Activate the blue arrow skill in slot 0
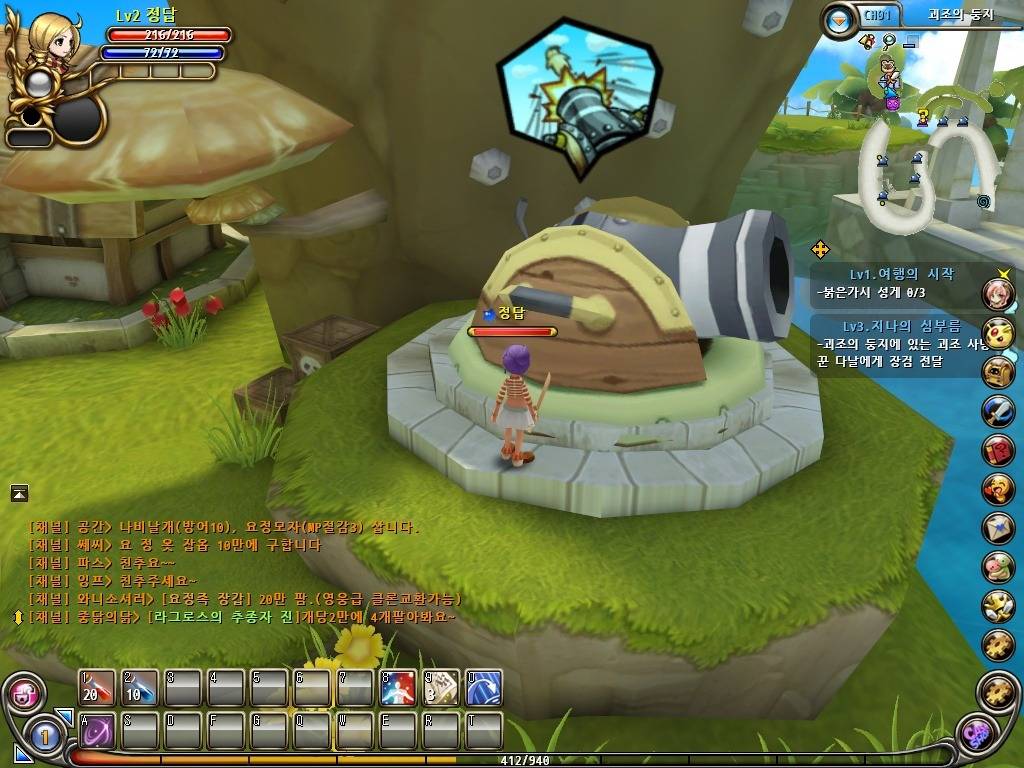This screenshot has height=768, width=1024. point(484,688)
